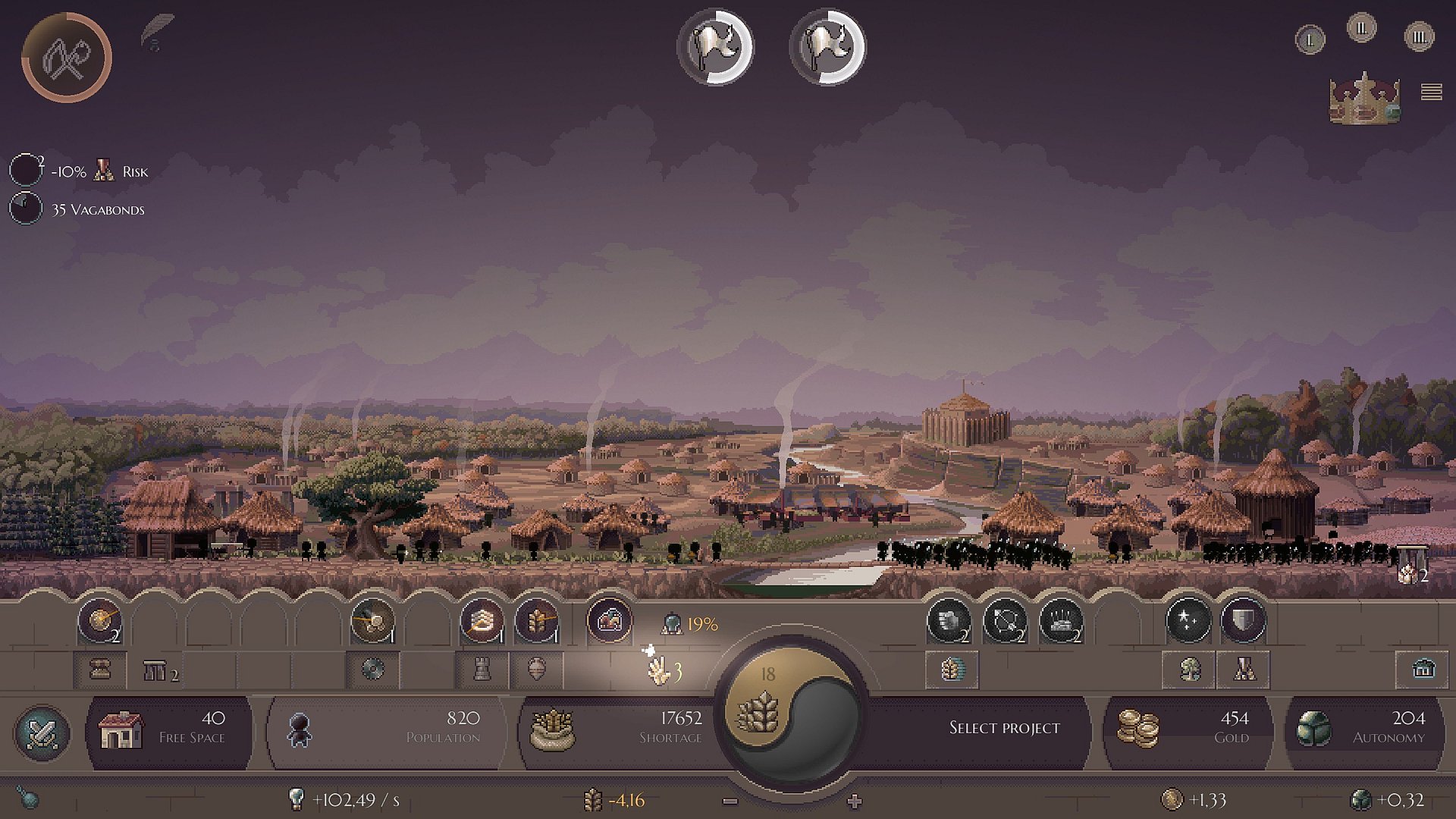Click the Select Project button
This screenshot has height=819, width=1456.
tap(1004, 728)
